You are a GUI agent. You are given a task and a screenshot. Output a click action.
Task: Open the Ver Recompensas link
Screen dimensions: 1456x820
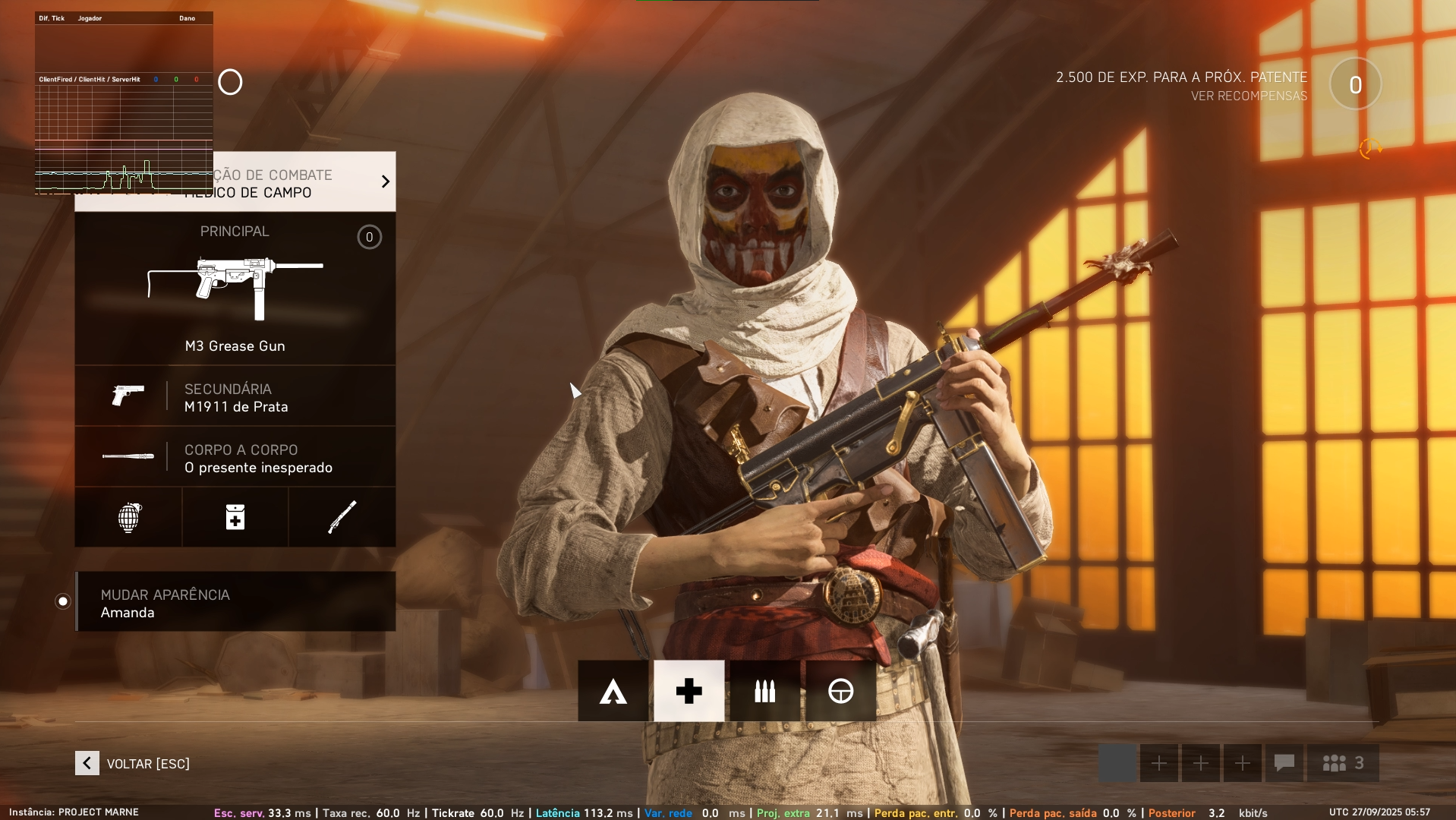[1249, 95]
